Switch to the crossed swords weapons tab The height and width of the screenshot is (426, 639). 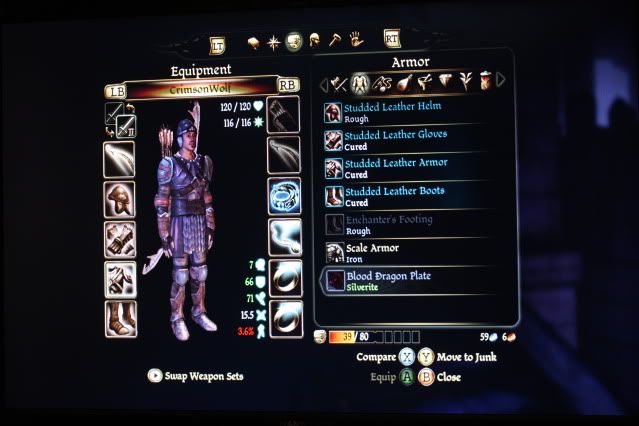pyautogui.click(x=337, y=80)
